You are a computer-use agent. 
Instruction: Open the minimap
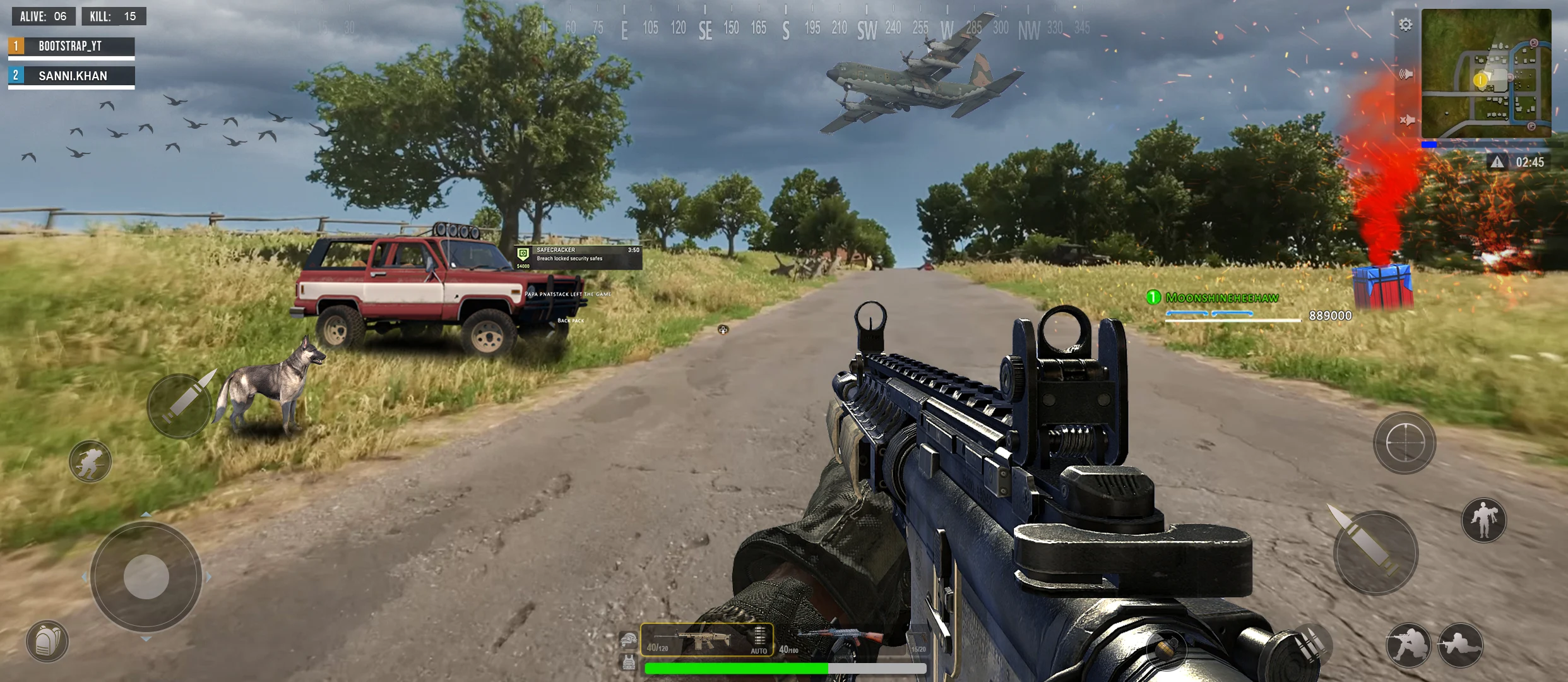(1485, 73)
